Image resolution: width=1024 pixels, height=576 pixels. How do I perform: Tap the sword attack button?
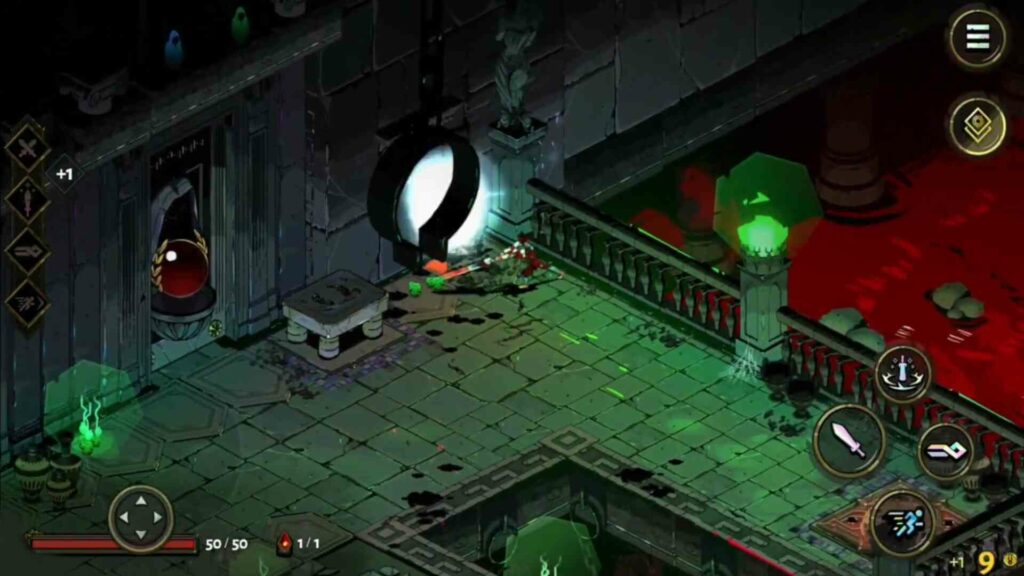(848, 442)
